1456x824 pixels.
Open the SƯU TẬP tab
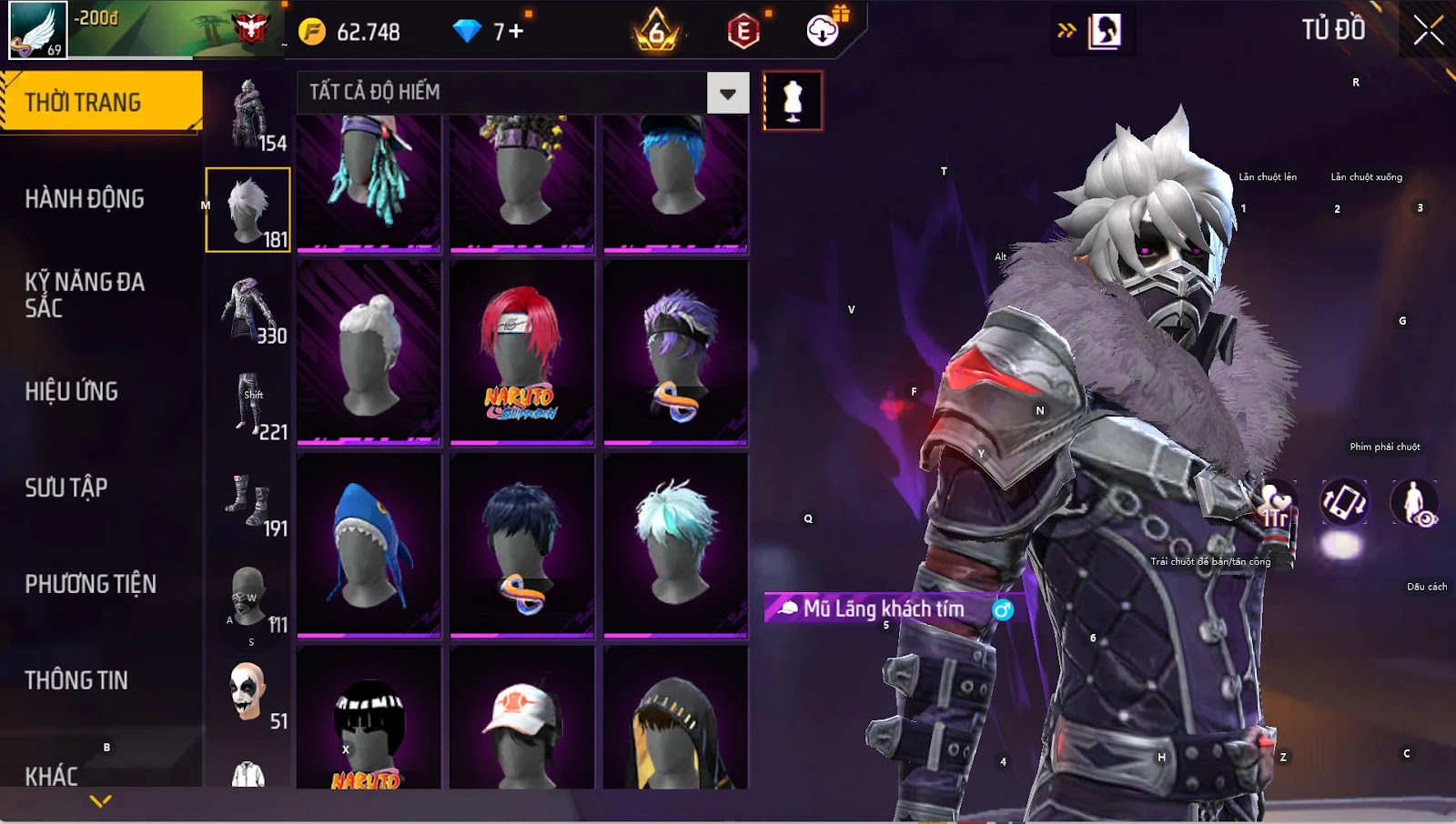click(x=66, y=488)
